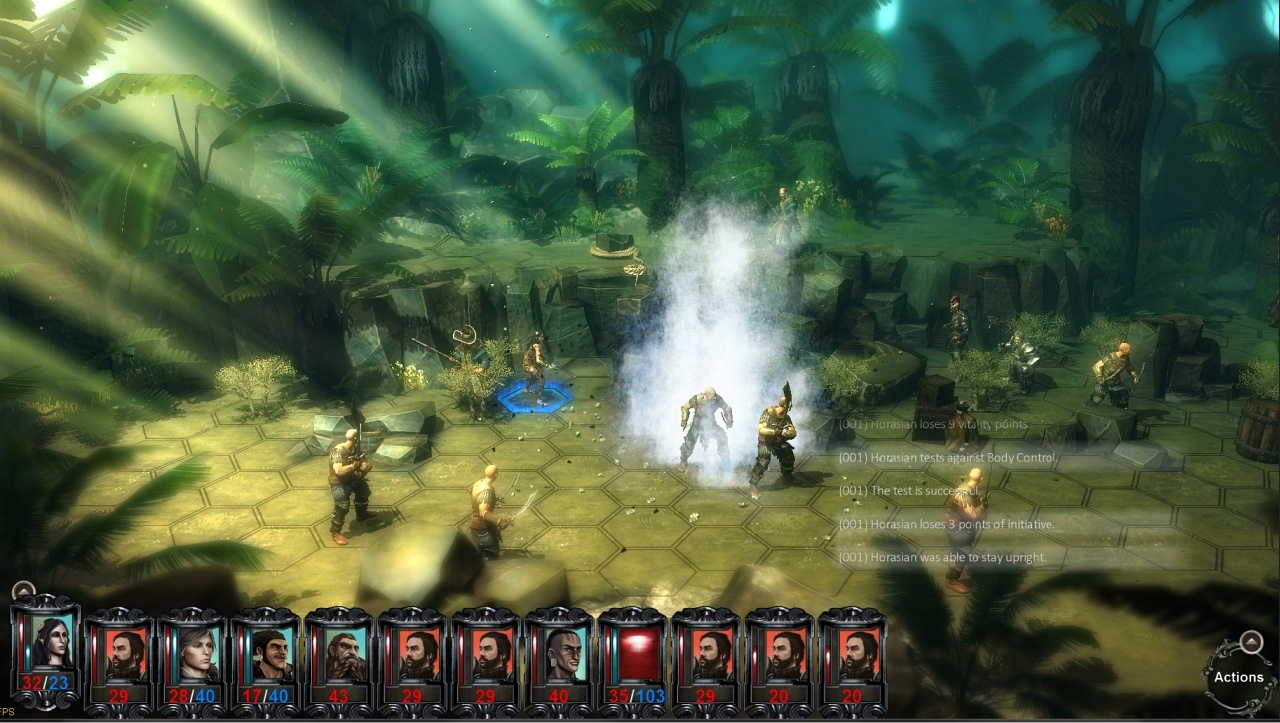Click the up arrow above the Actions button

1250,642
